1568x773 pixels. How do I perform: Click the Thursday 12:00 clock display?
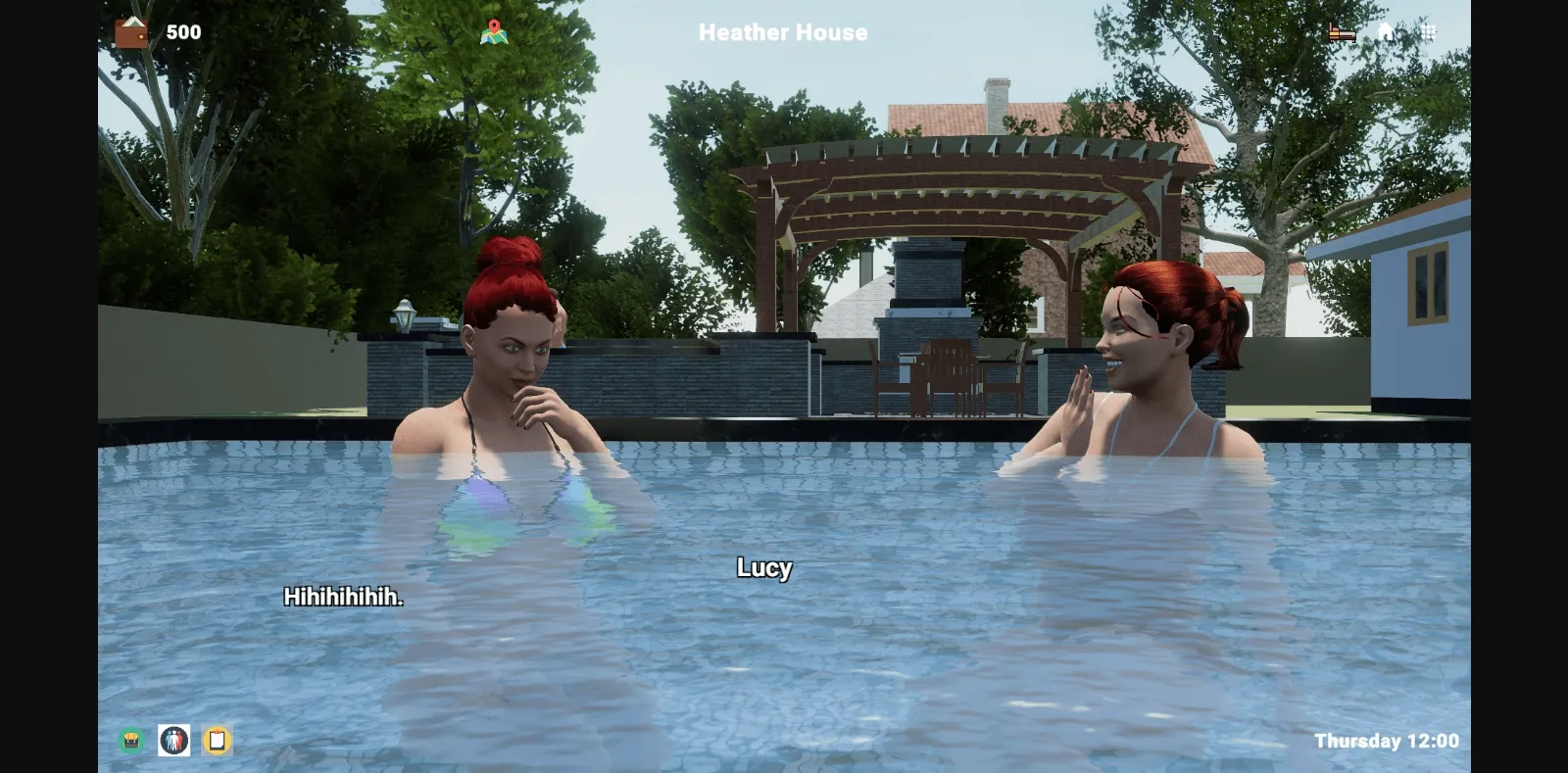point(1389,741)
